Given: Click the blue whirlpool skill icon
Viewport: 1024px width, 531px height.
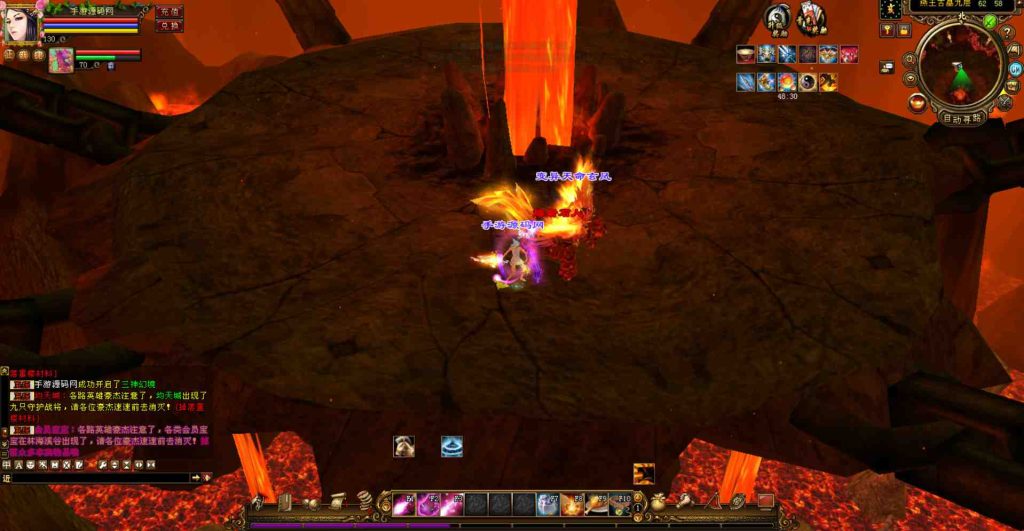Looking at the screenshot, I should pyautogui.click(x=452, y=447).
